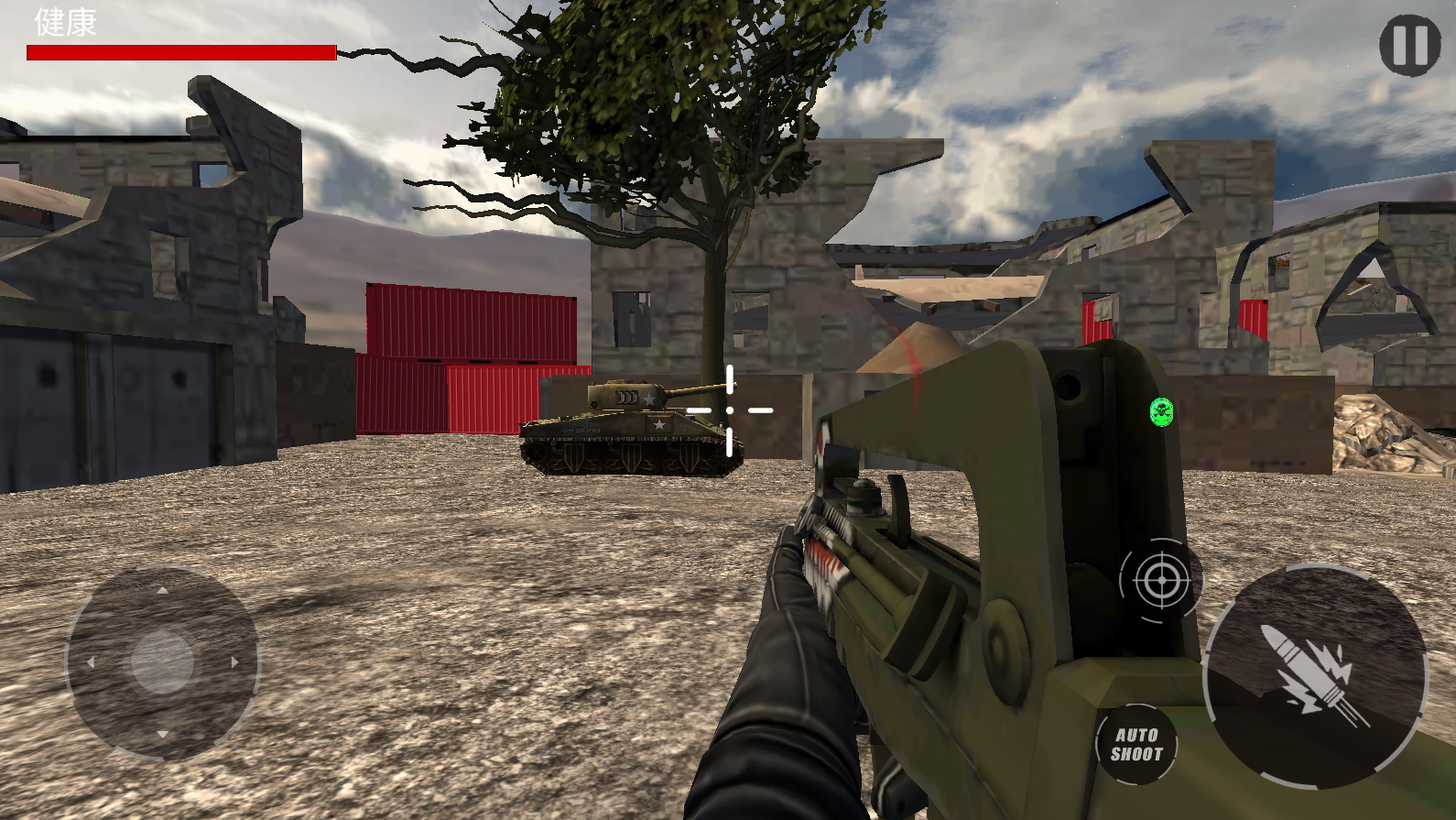
Task: Toggle the AUTO SHOOT button
Action: tap(1136, 744)
